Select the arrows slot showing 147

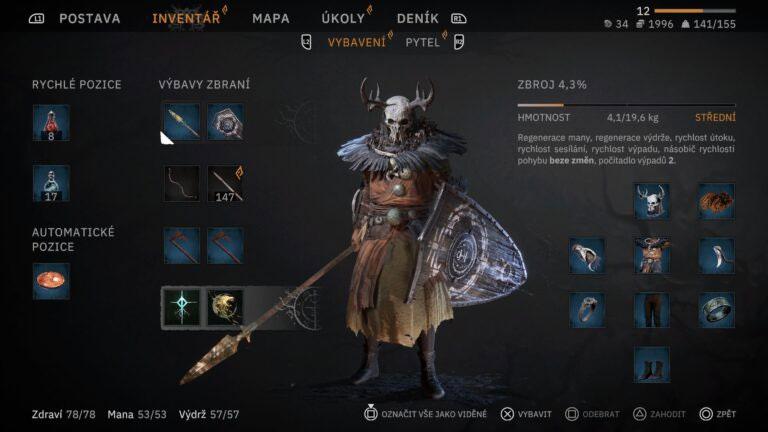[225, 184]
